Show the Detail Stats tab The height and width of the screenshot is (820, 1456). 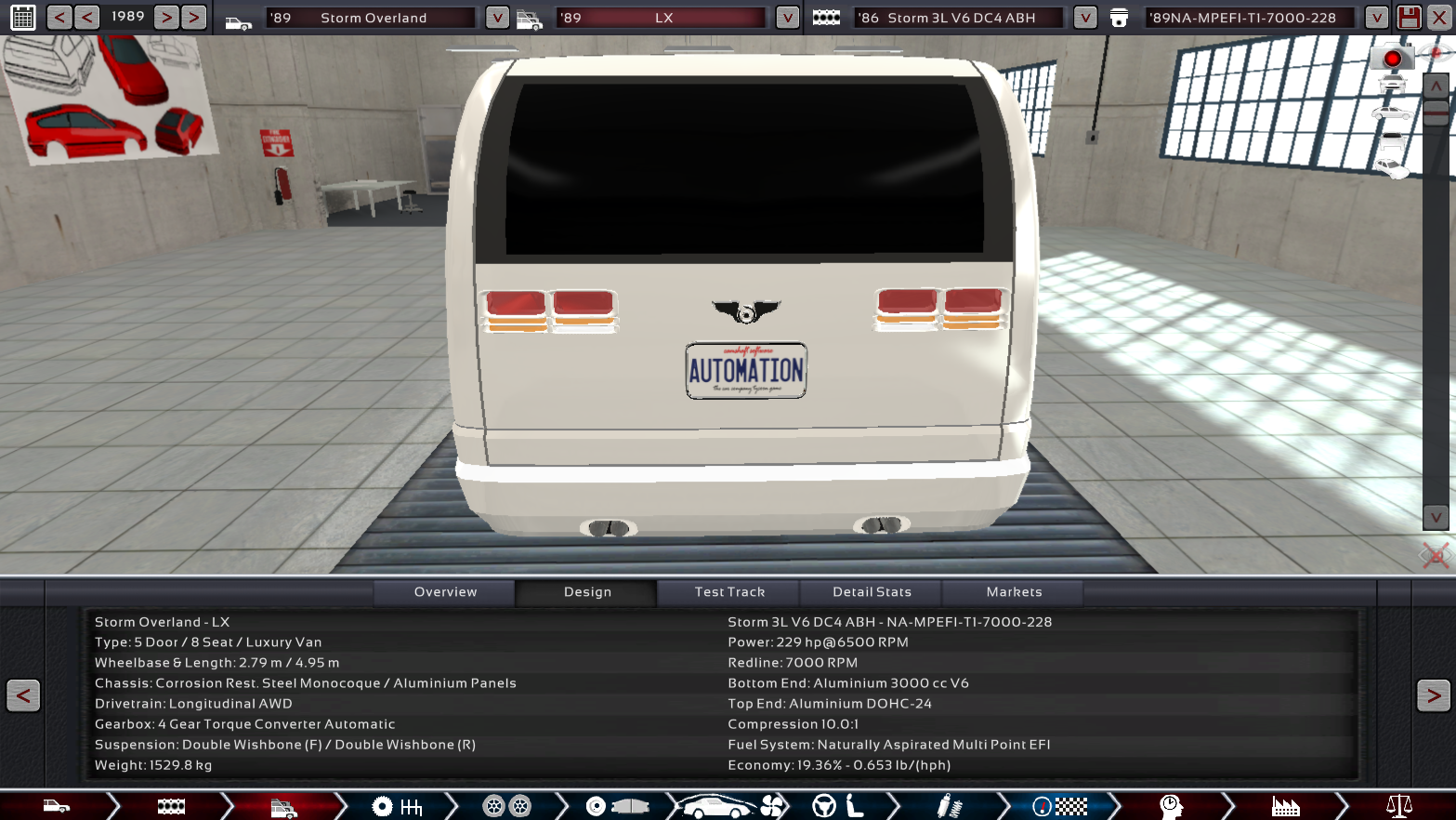coord(872,592)
